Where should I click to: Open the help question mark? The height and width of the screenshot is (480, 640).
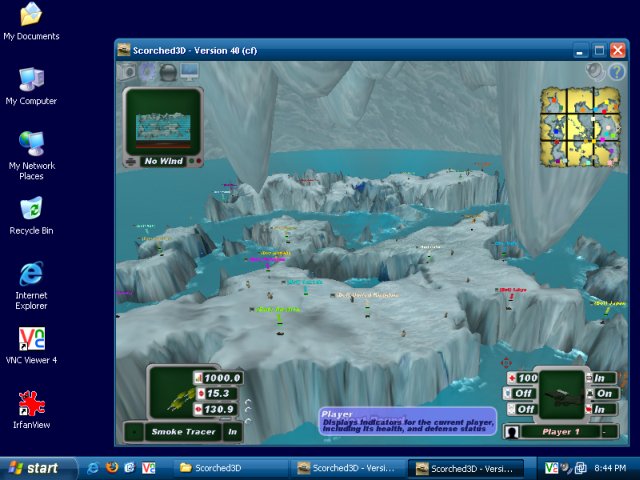click(x=616, y=72)
